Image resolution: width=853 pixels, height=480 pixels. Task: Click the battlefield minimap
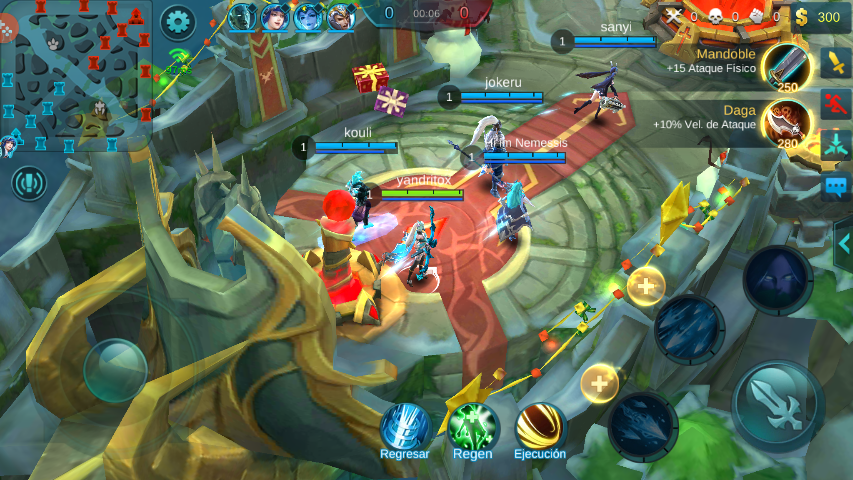[x=76, y=76]
